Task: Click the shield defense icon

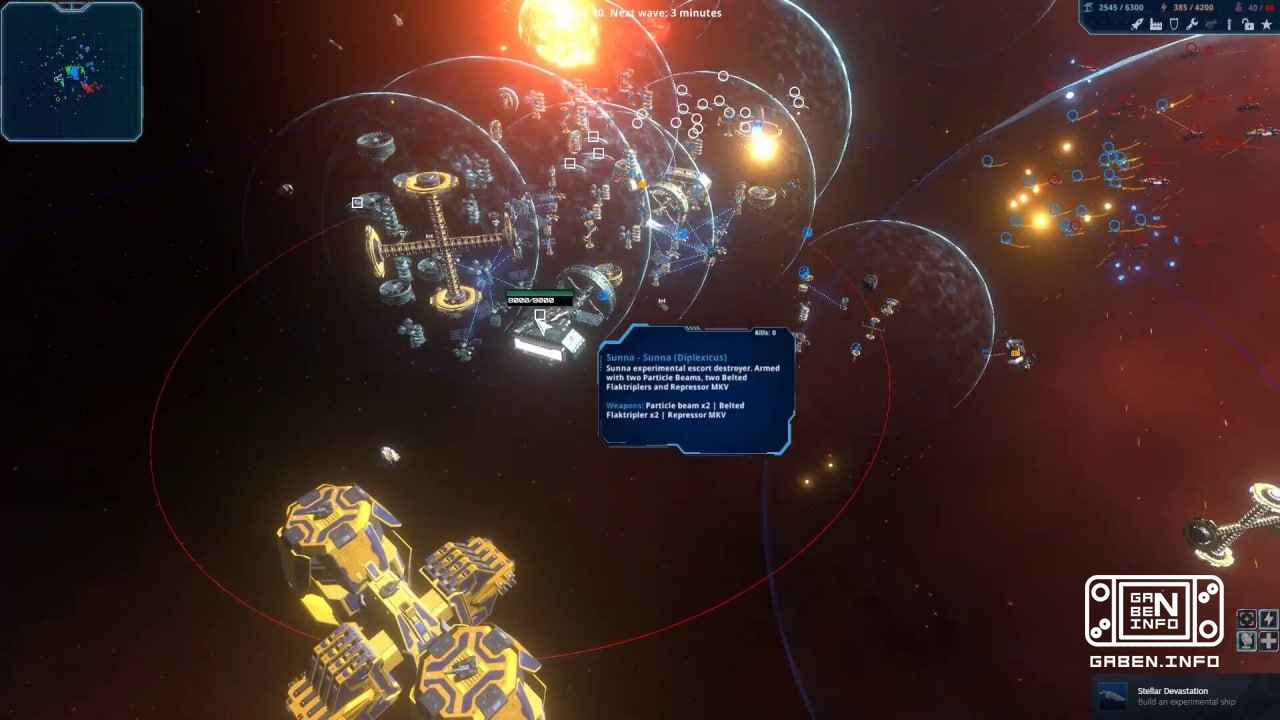Action: [x=1174, y=24]
